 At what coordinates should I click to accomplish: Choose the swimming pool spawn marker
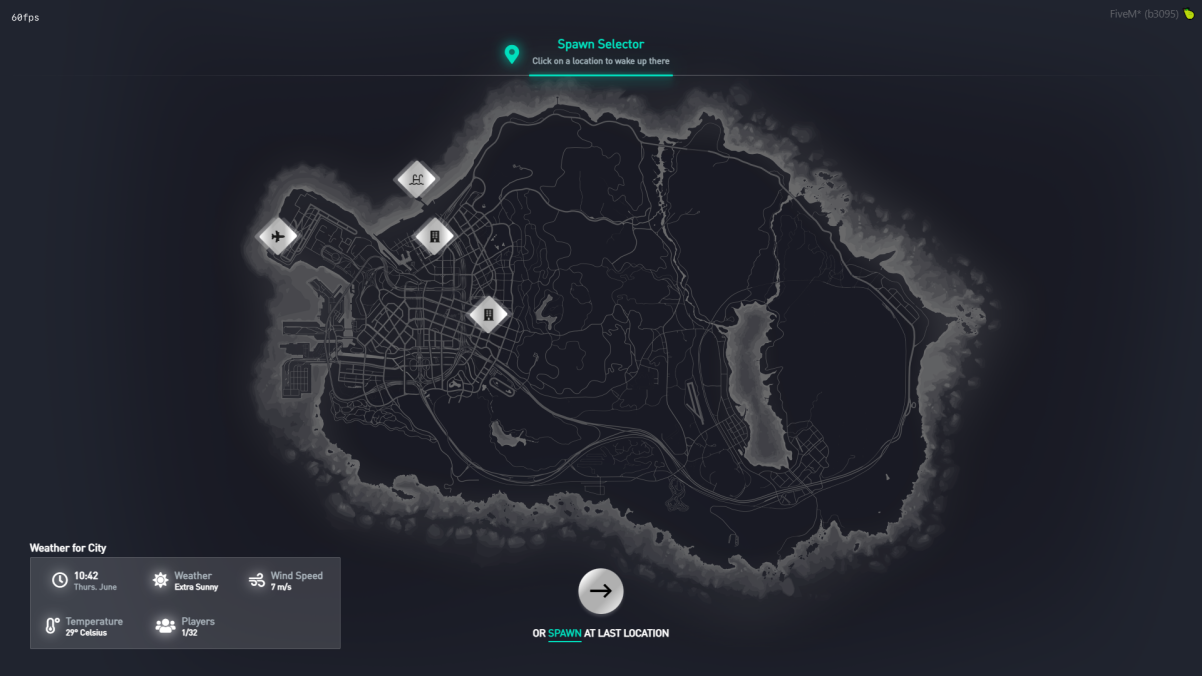tap(417, 180)
